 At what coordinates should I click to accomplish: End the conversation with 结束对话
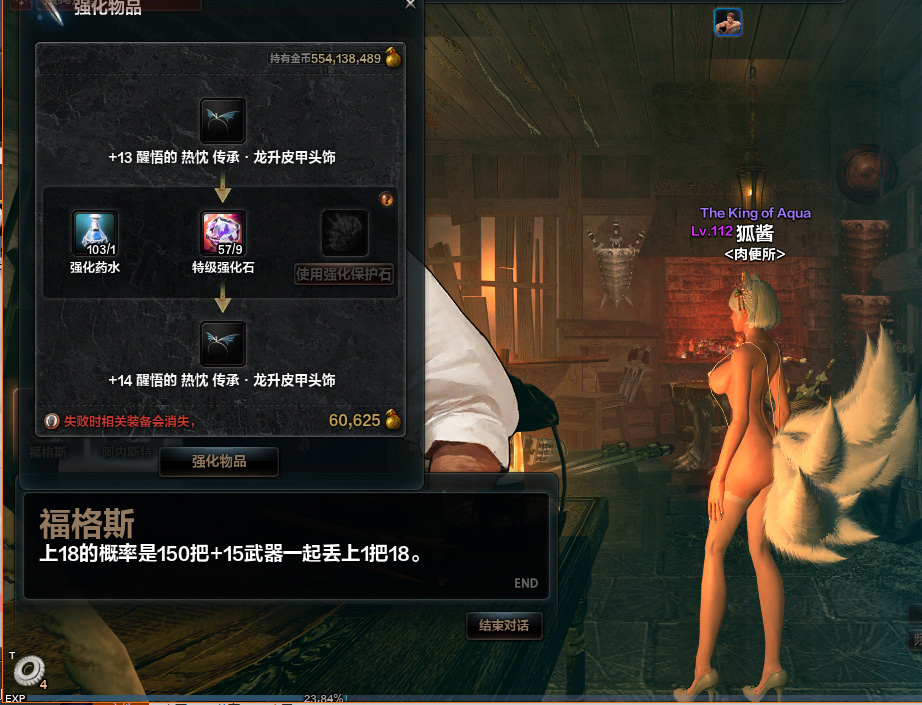504,626
